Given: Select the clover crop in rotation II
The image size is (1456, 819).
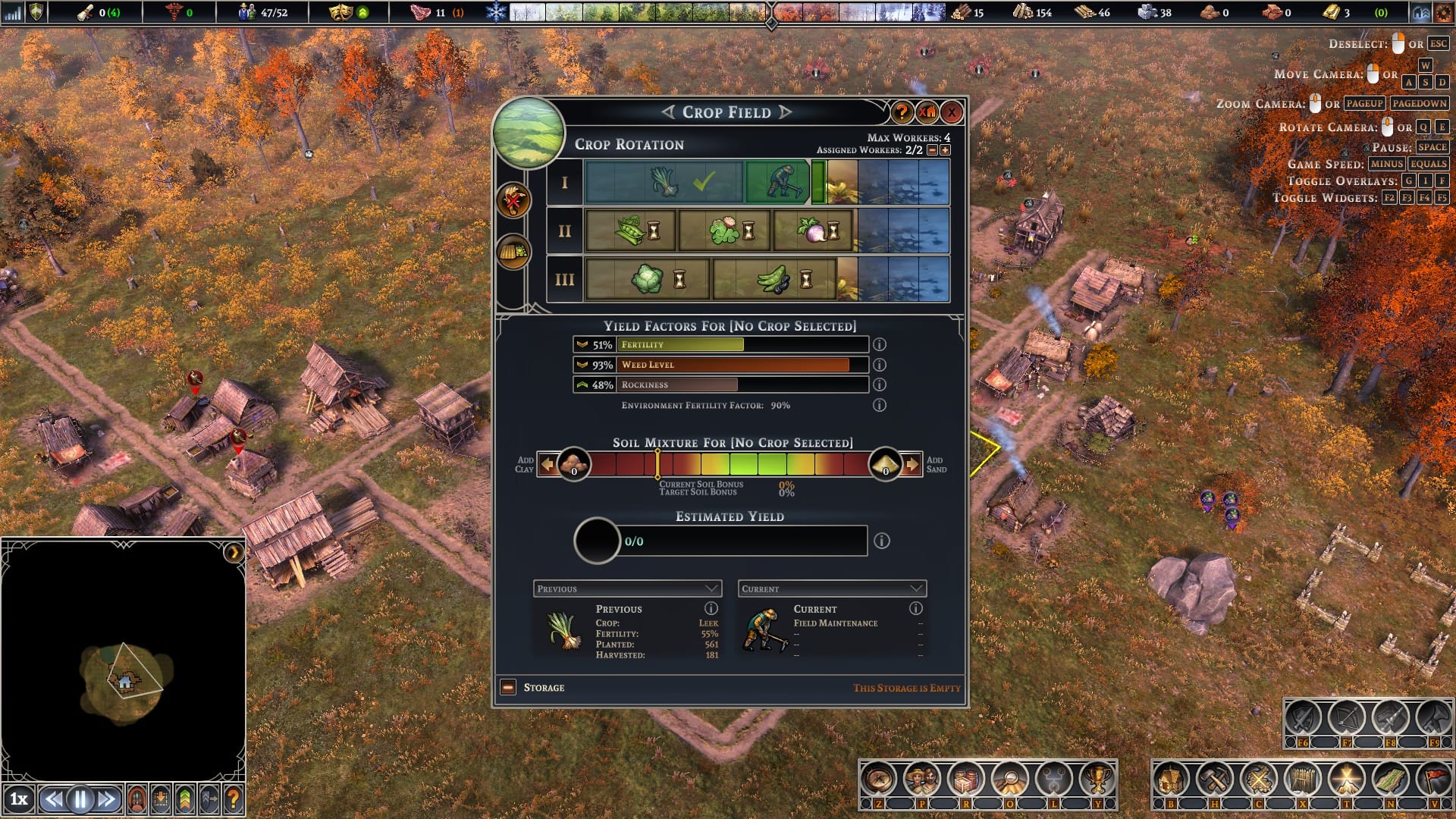Looking at the screenshot, I should (725, 231).
